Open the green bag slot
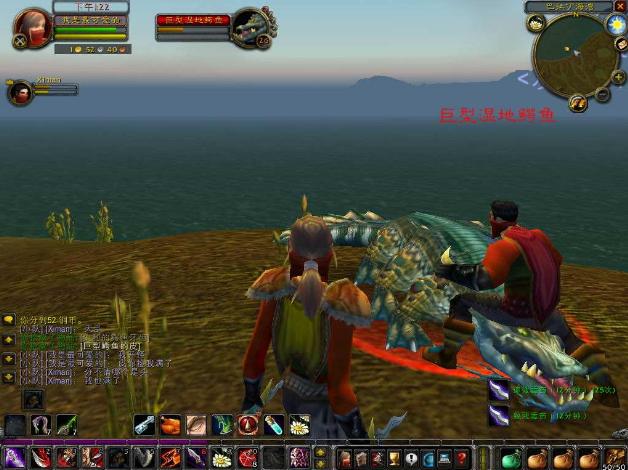The height and width of the screenshot is (470, 628). (x=511, y=458)
